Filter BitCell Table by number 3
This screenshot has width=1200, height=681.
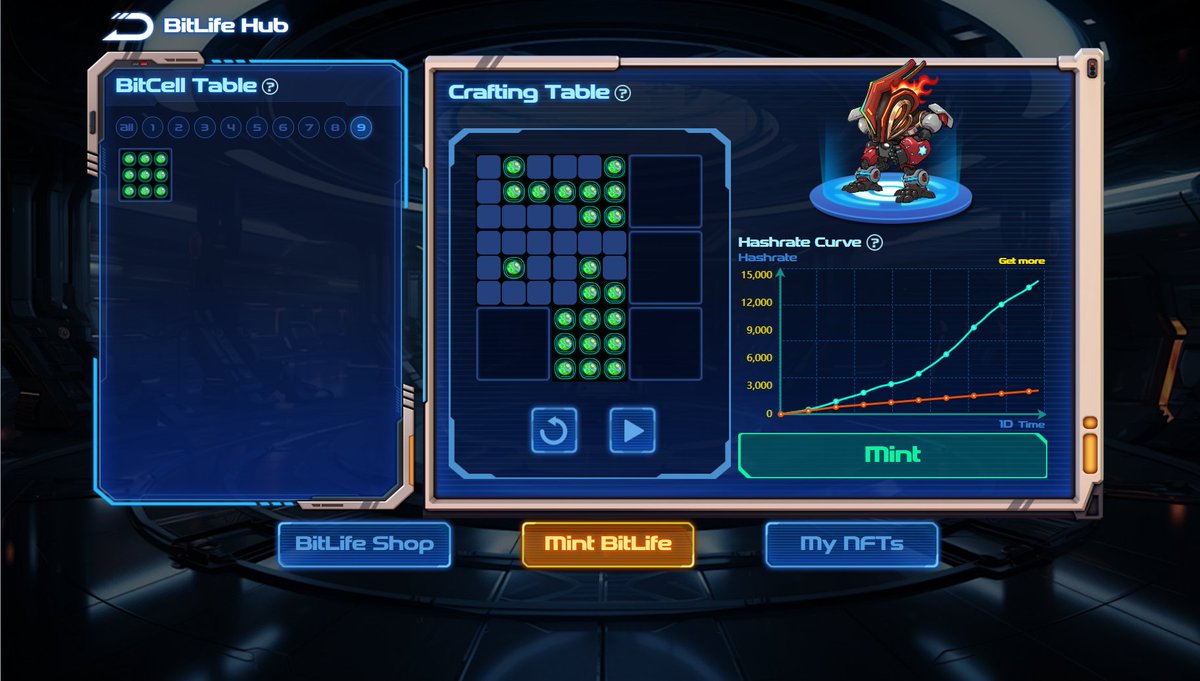tap(204, 127)
